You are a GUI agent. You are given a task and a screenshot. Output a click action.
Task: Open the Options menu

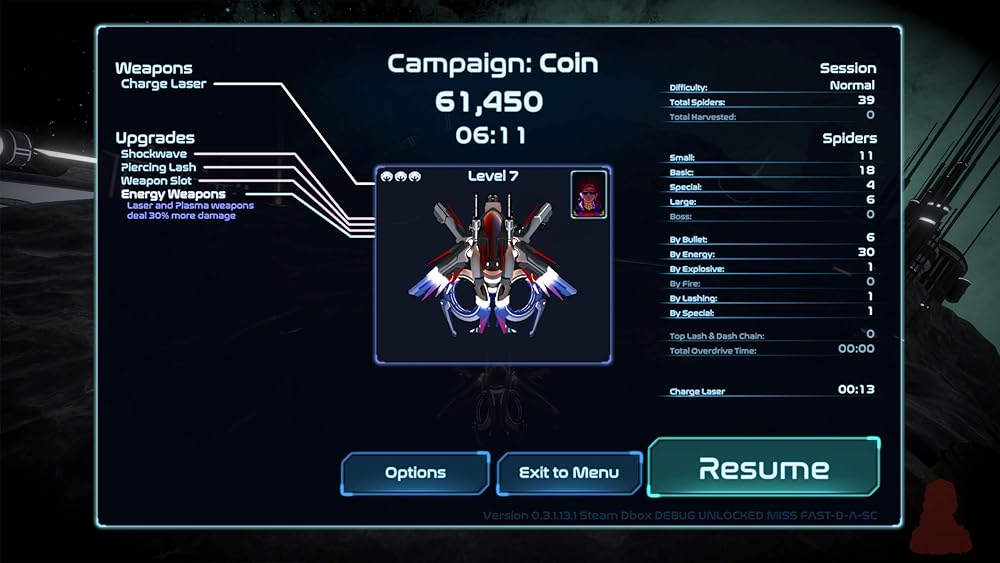click(415, 473)
